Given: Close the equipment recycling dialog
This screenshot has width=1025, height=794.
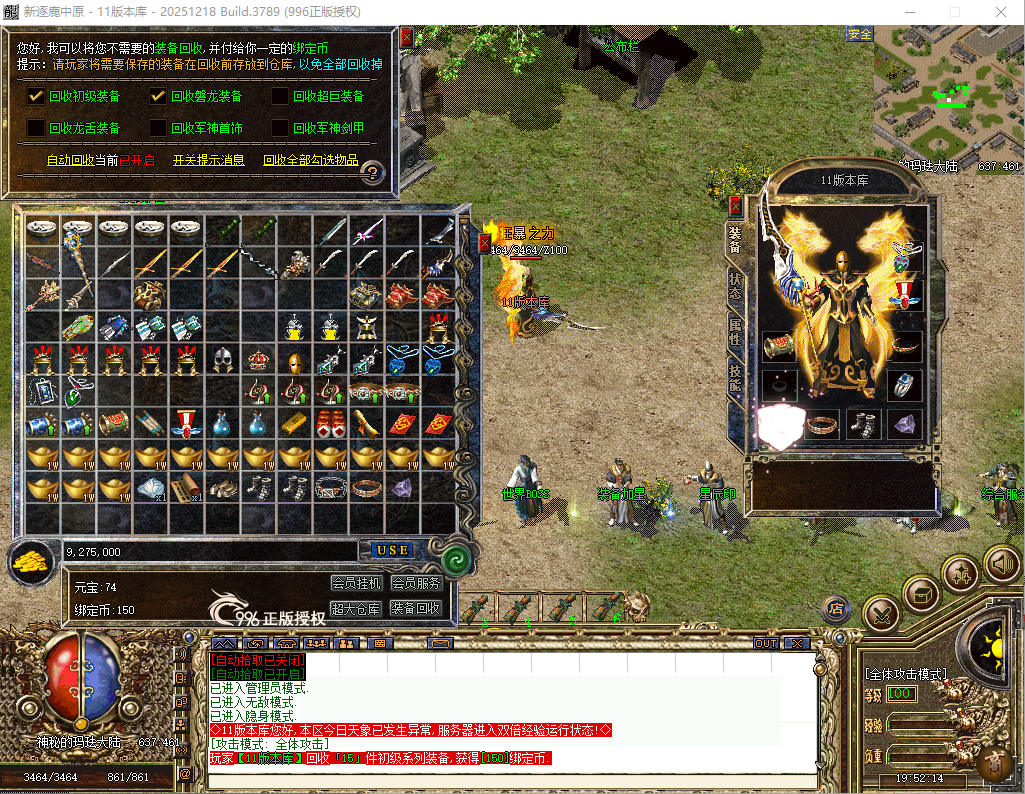Looking at the screenshot, I should pos(406,37).
